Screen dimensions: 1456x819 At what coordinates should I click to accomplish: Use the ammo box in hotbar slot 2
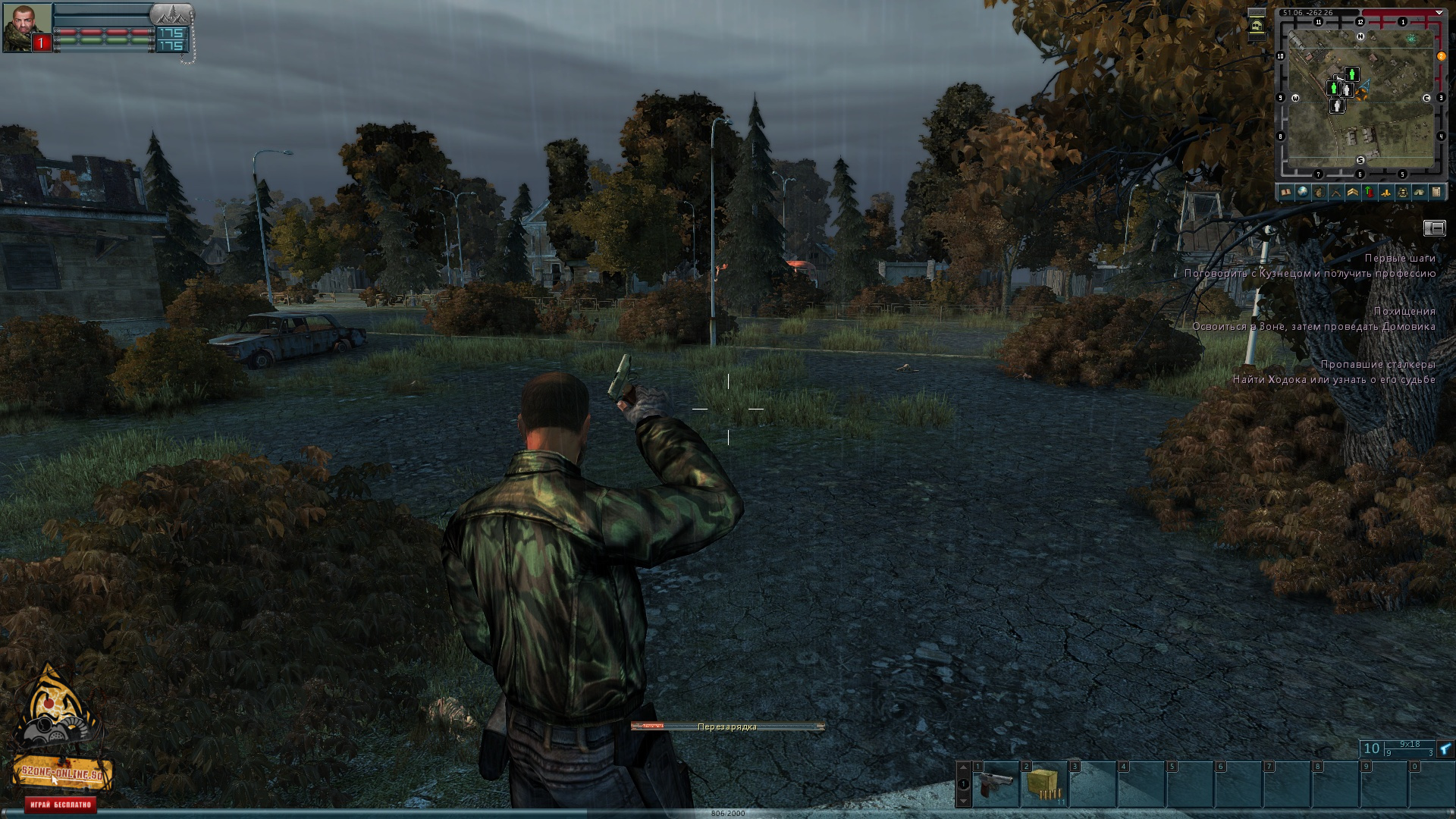click(1043, 785)
